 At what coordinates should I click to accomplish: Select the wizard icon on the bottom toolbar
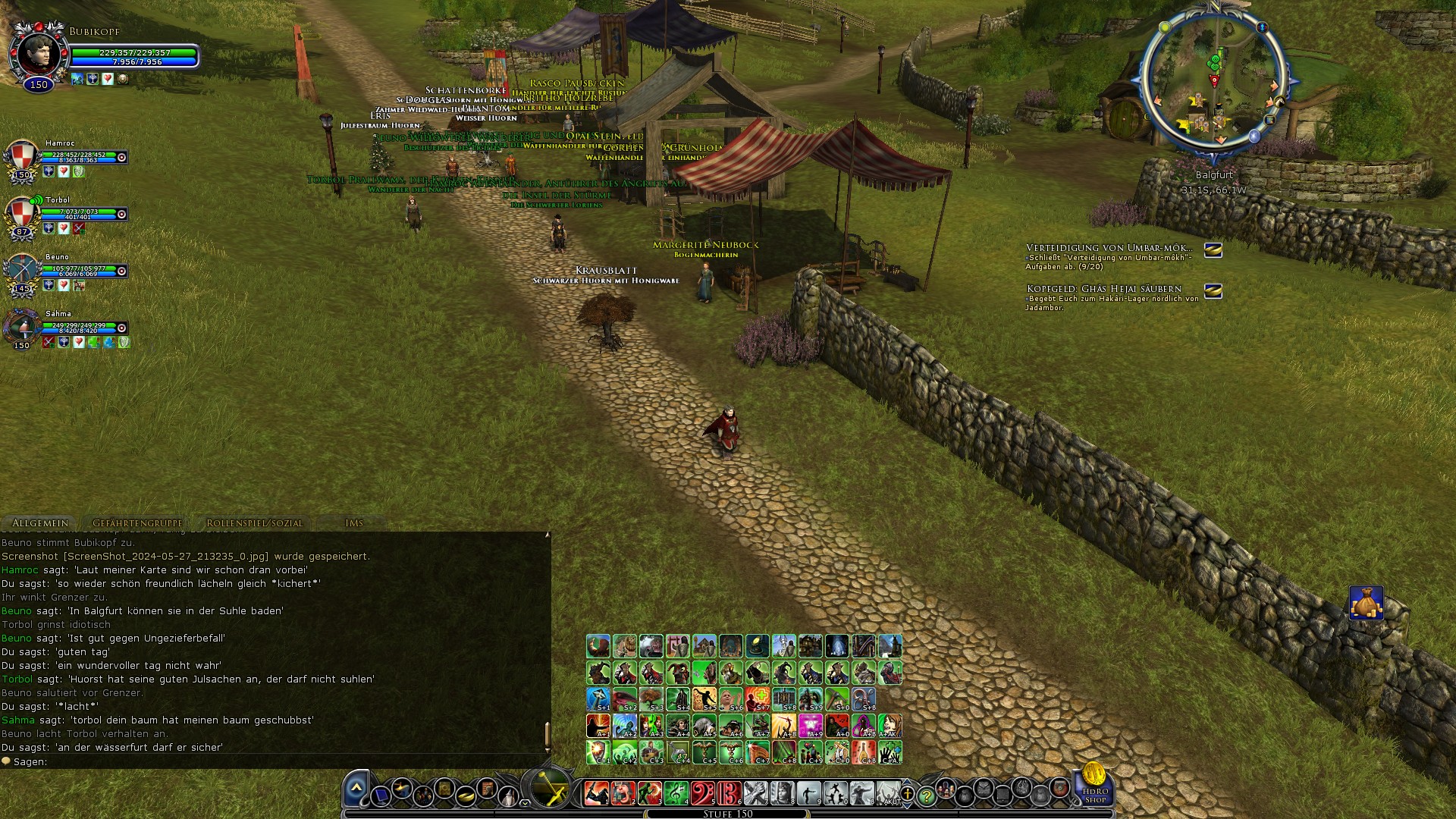509,795
